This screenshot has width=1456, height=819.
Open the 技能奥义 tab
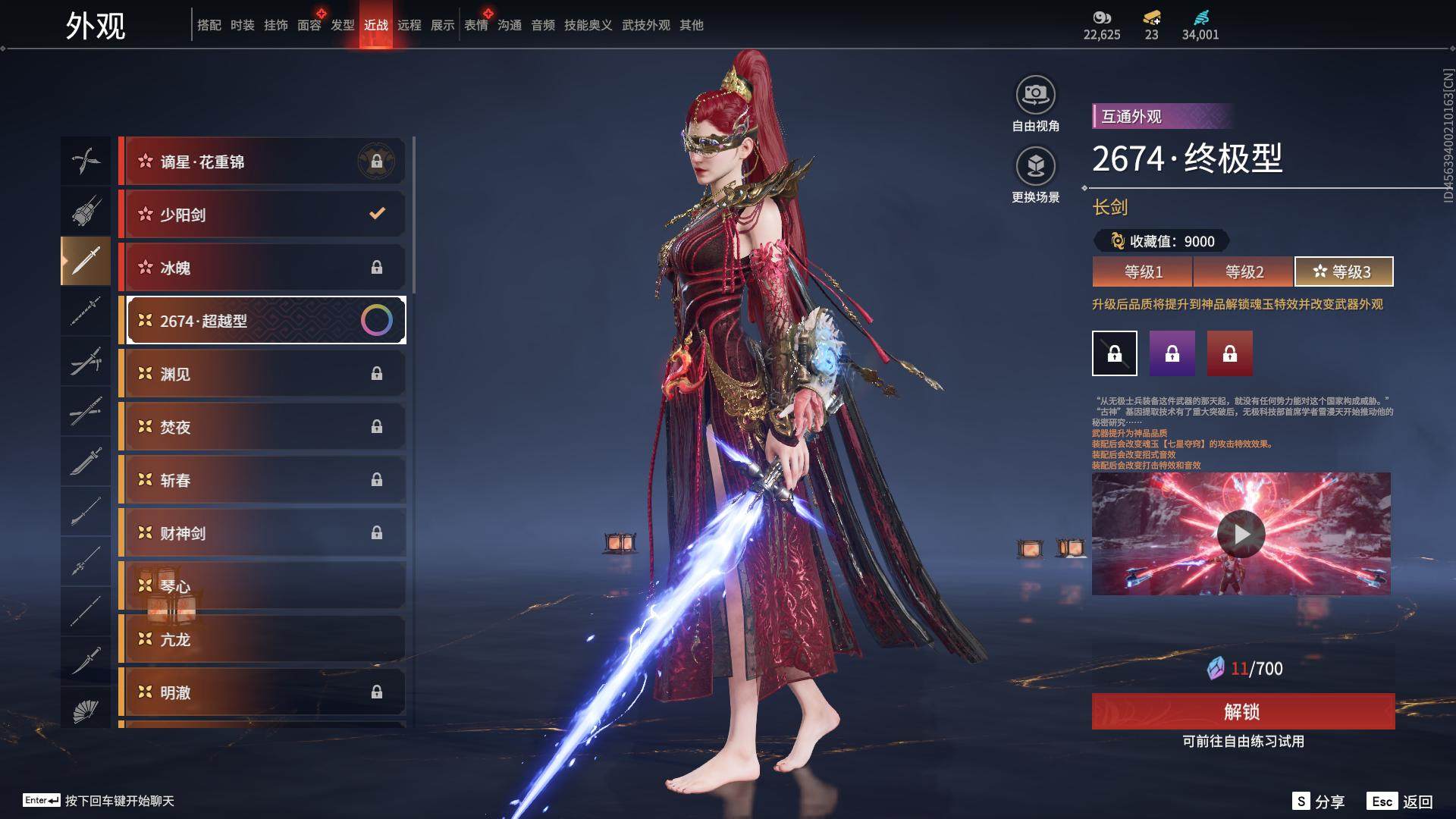click(x=588, y=25)
